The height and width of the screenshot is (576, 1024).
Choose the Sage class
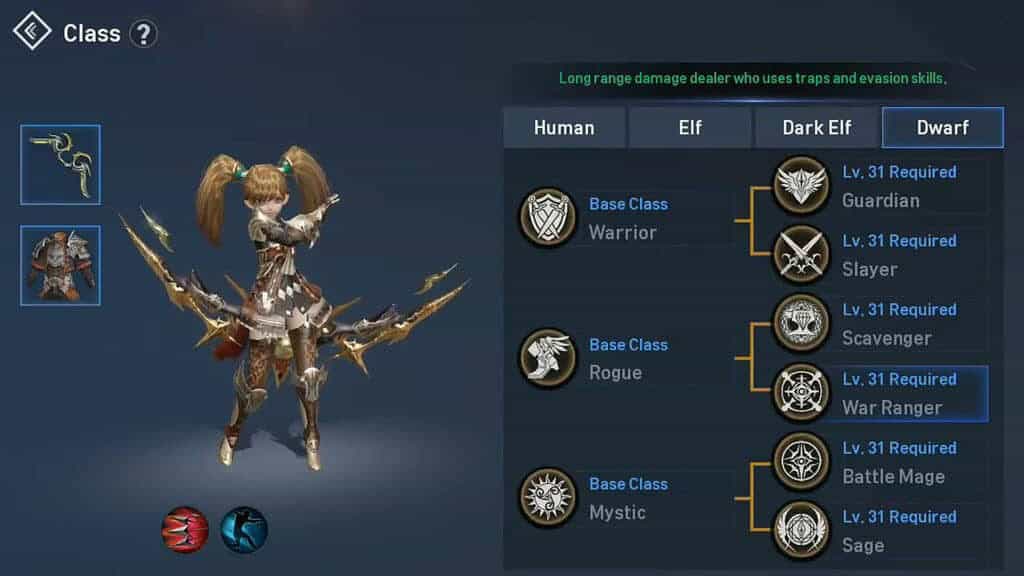(802, 531)
